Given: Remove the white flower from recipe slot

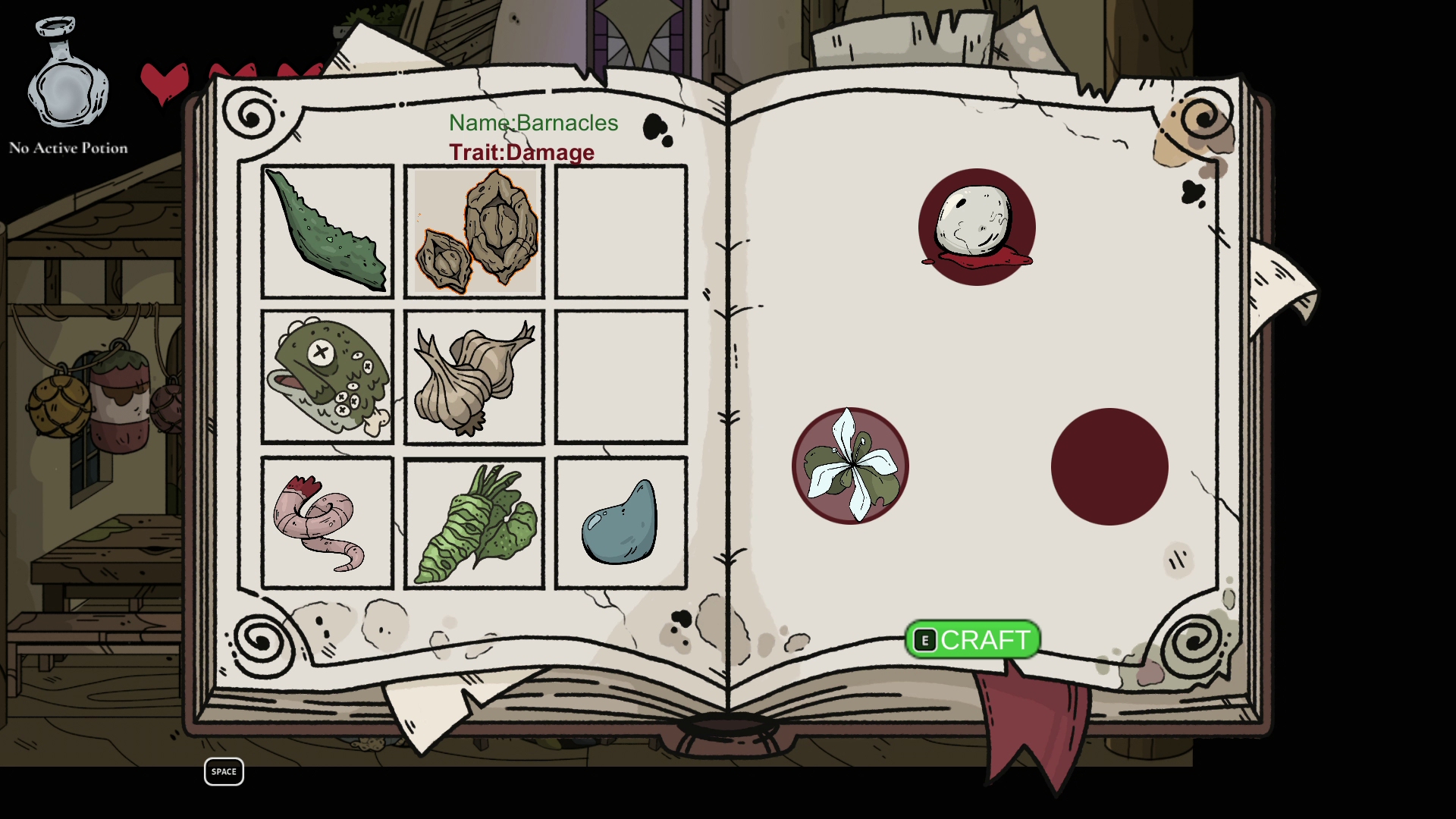Looking at the screenshot, I should 850,466.
